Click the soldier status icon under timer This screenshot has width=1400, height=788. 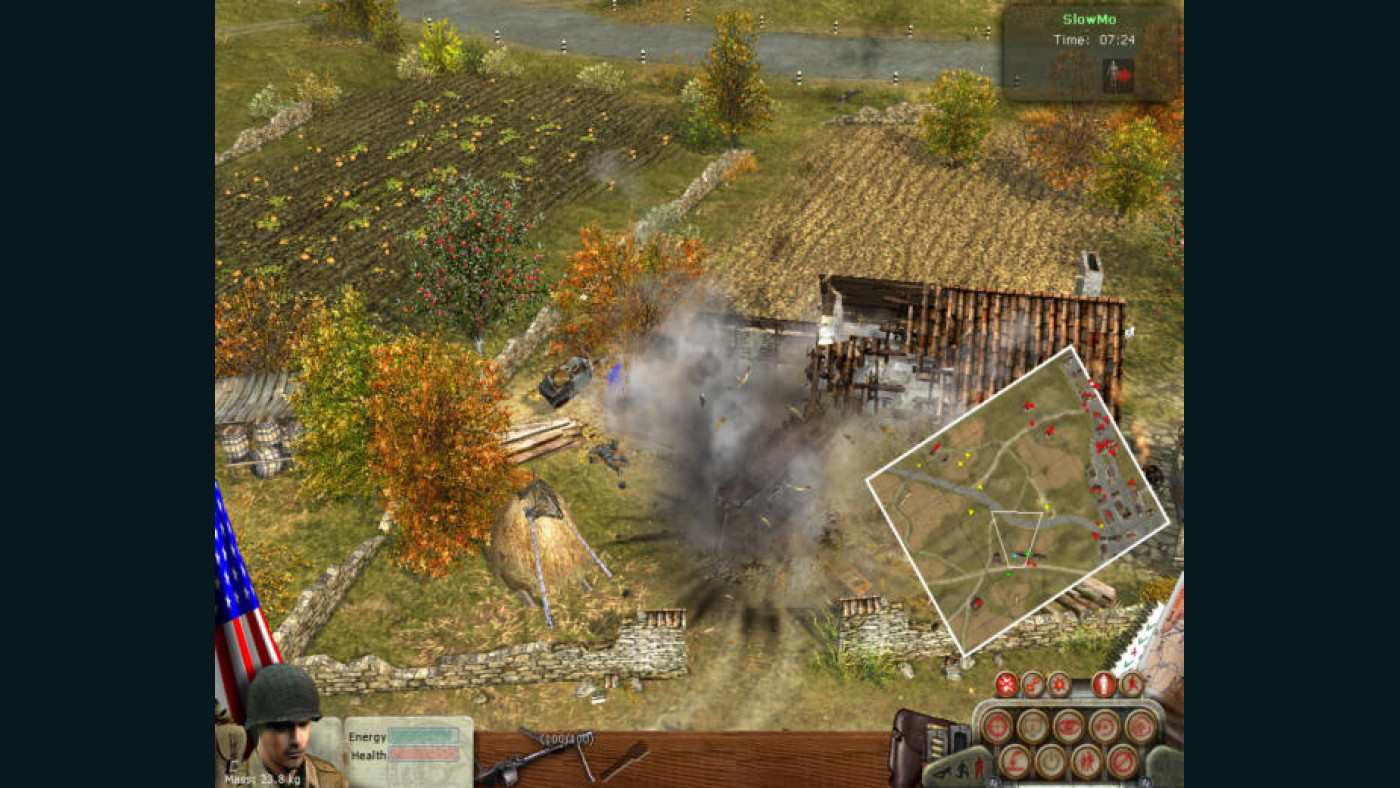[1117, 75]
